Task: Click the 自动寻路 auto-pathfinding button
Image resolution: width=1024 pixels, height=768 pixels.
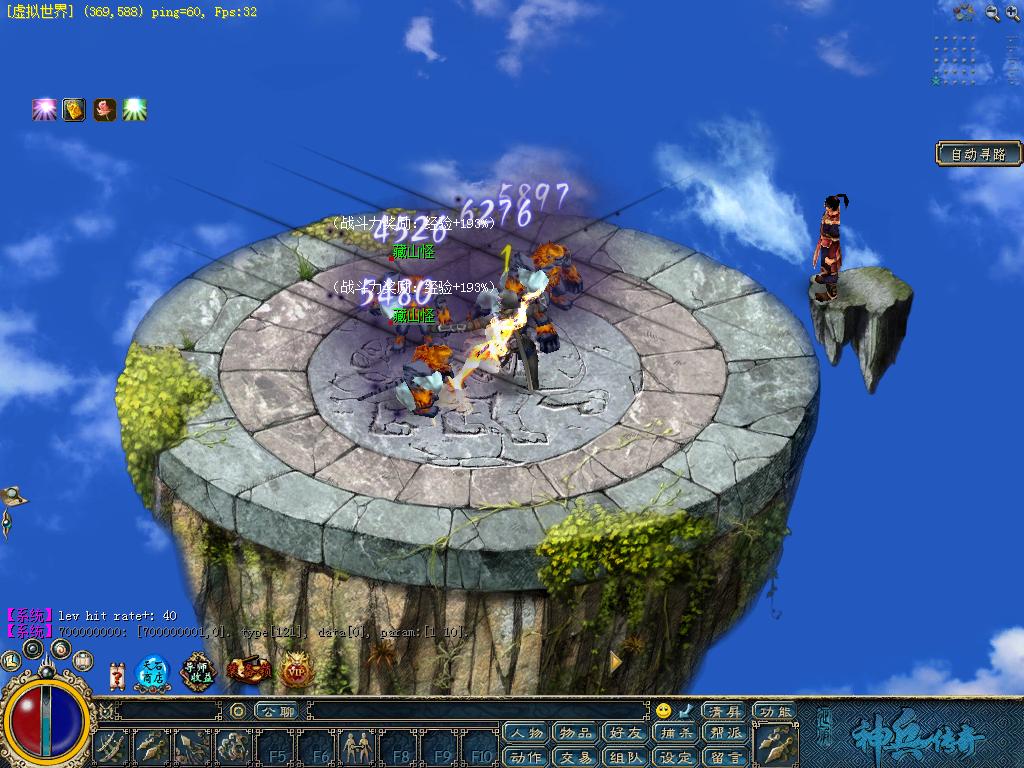Action: [x=979, y=154]
